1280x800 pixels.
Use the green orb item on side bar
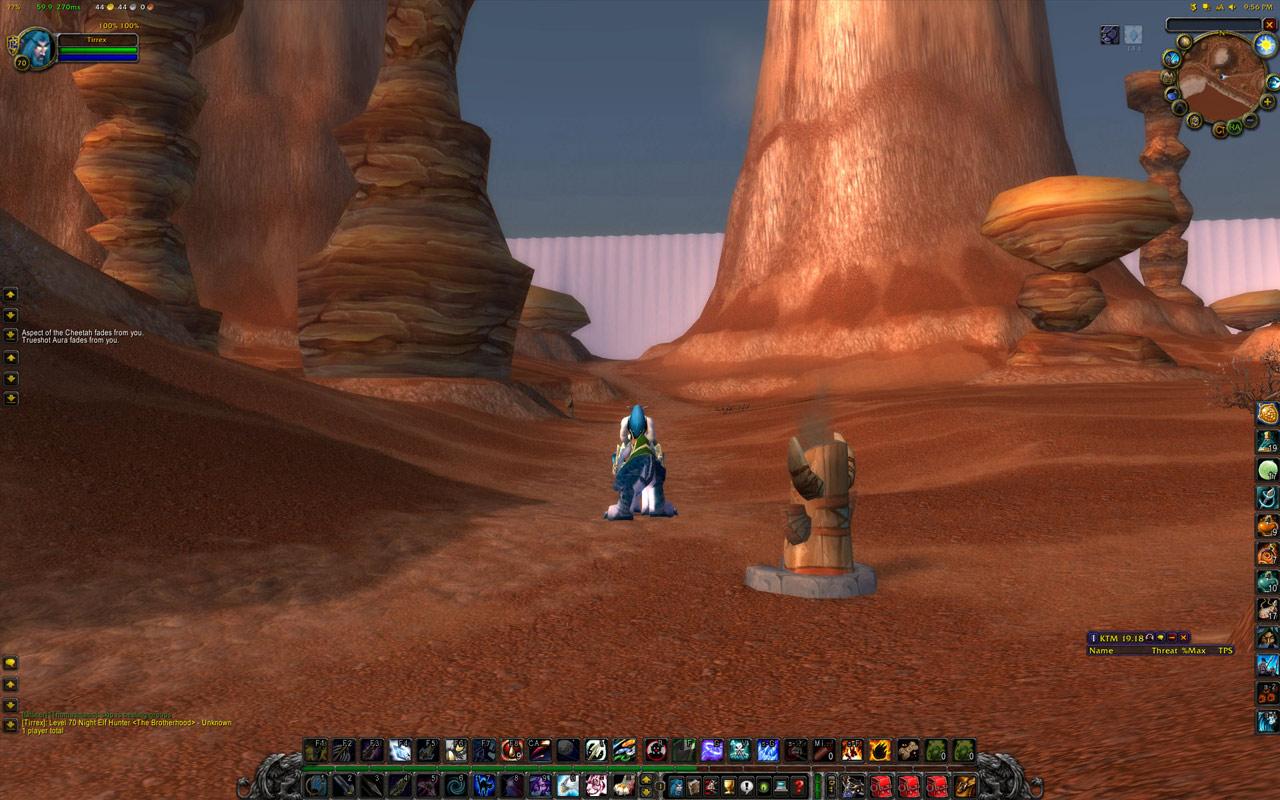point(1268,469)
